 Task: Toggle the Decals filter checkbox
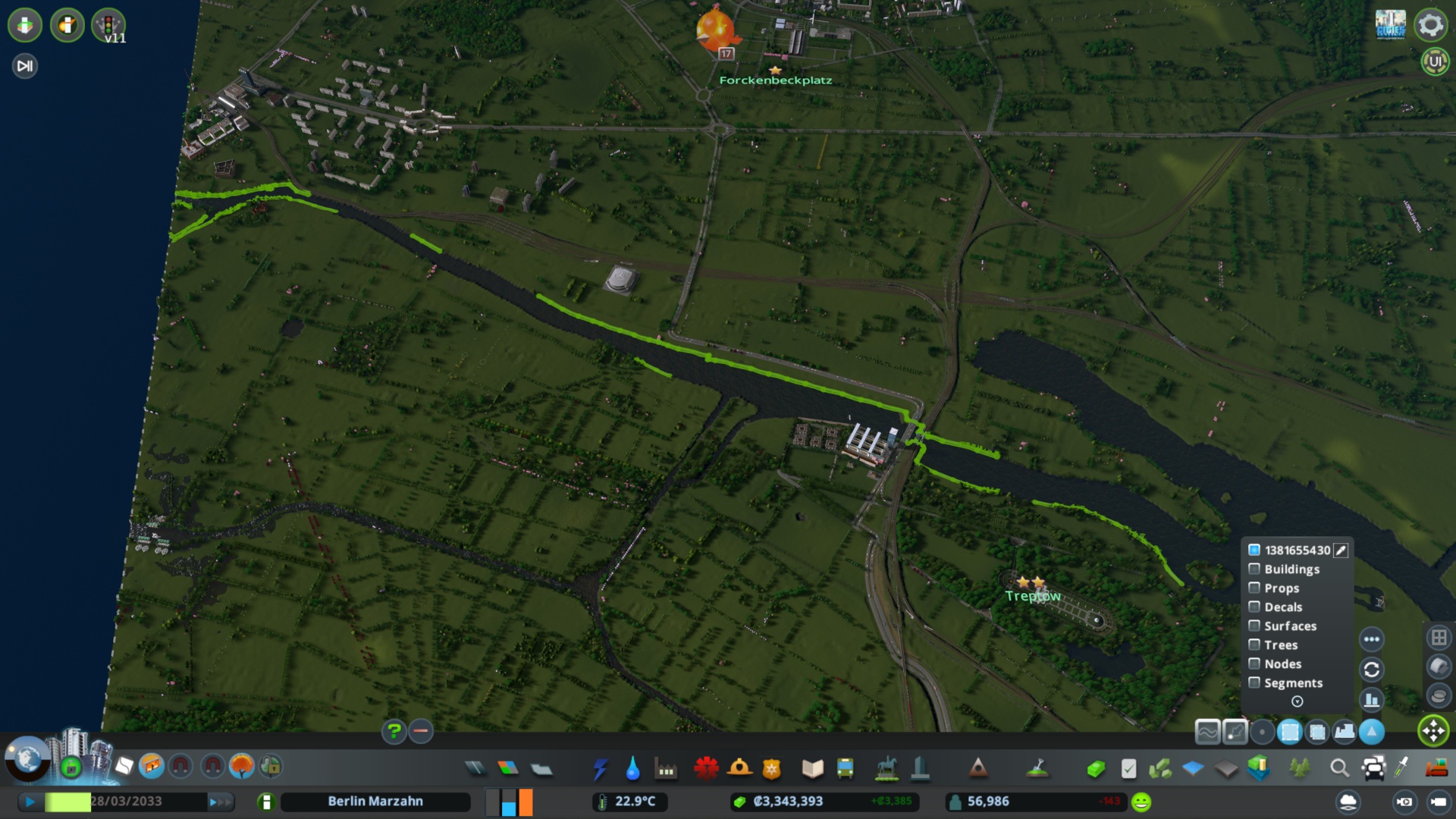pyautogui.click(x=1254, y=607)
